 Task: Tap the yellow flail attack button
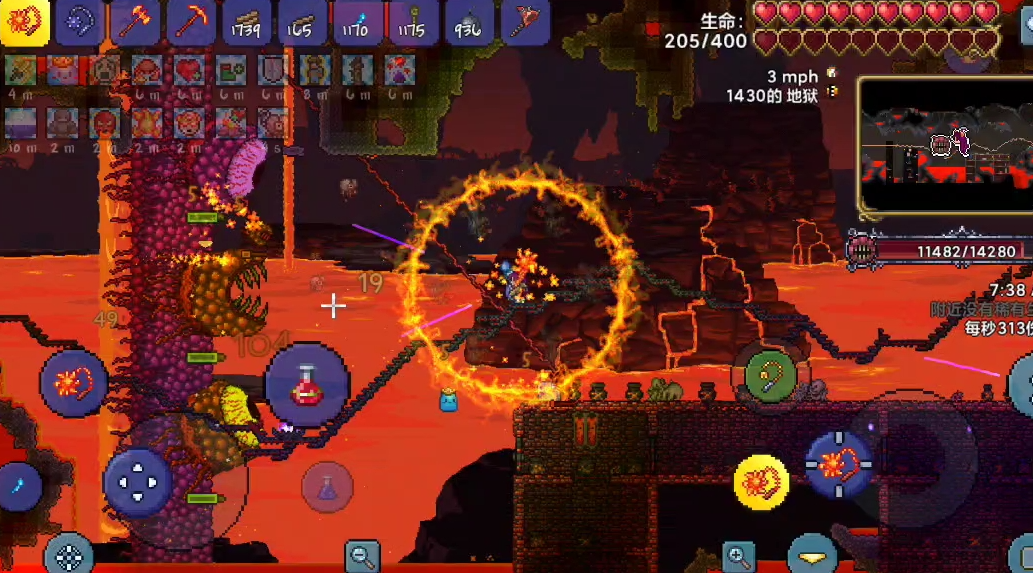point(761,482)
